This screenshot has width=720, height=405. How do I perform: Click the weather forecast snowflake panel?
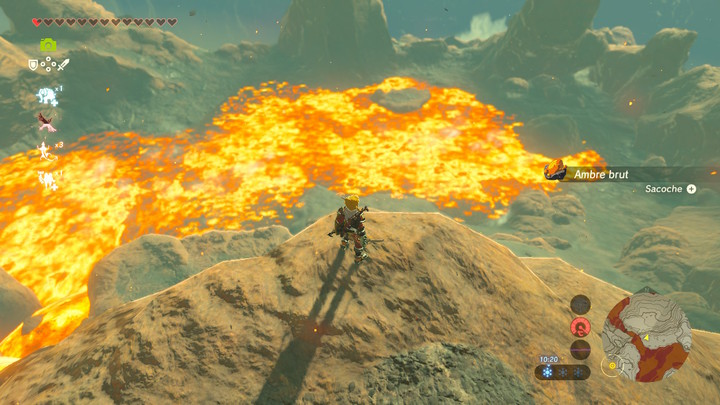(x=562, y=372)
